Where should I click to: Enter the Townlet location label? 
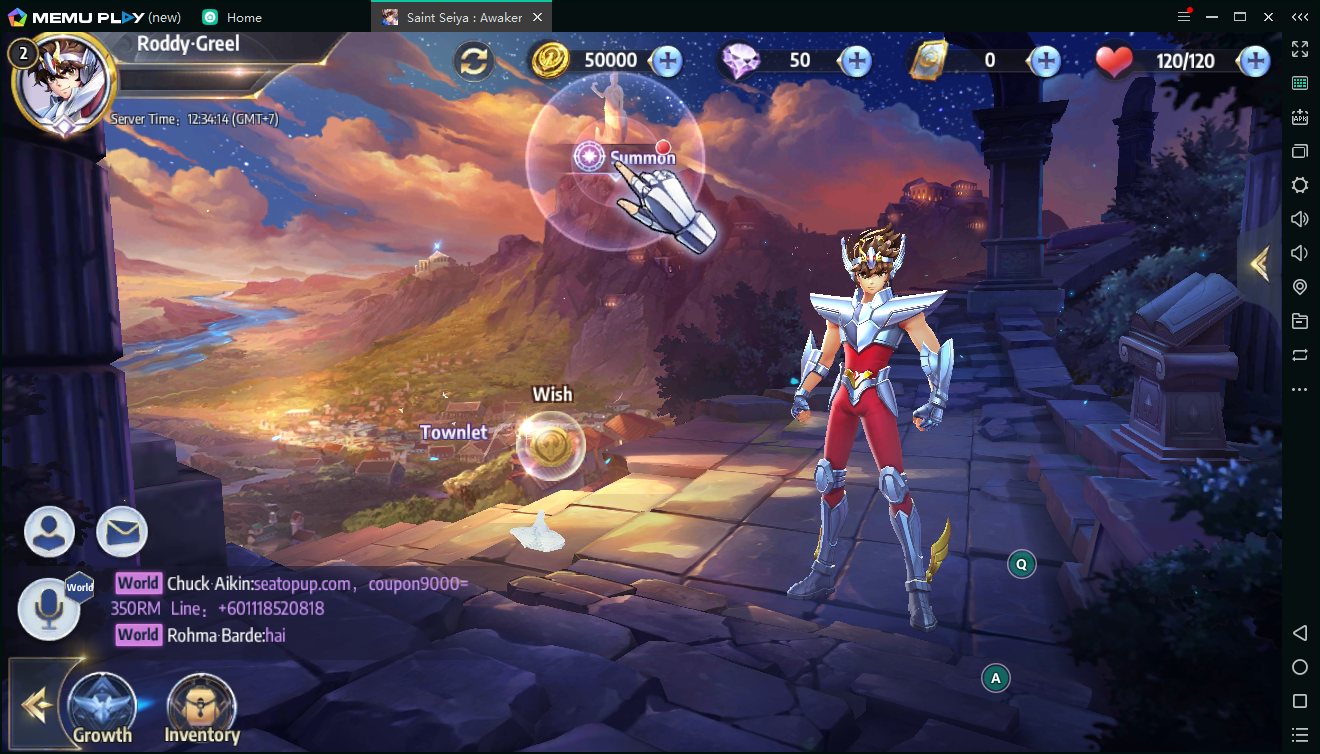(x=453, y=432)
